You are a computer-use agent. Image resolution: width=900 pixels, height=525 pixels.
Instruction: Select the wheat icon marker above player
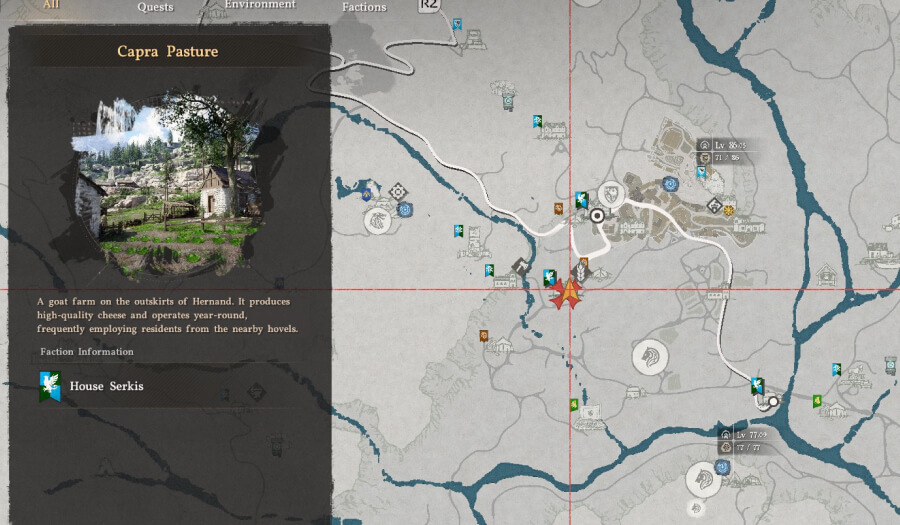(579, 271)
